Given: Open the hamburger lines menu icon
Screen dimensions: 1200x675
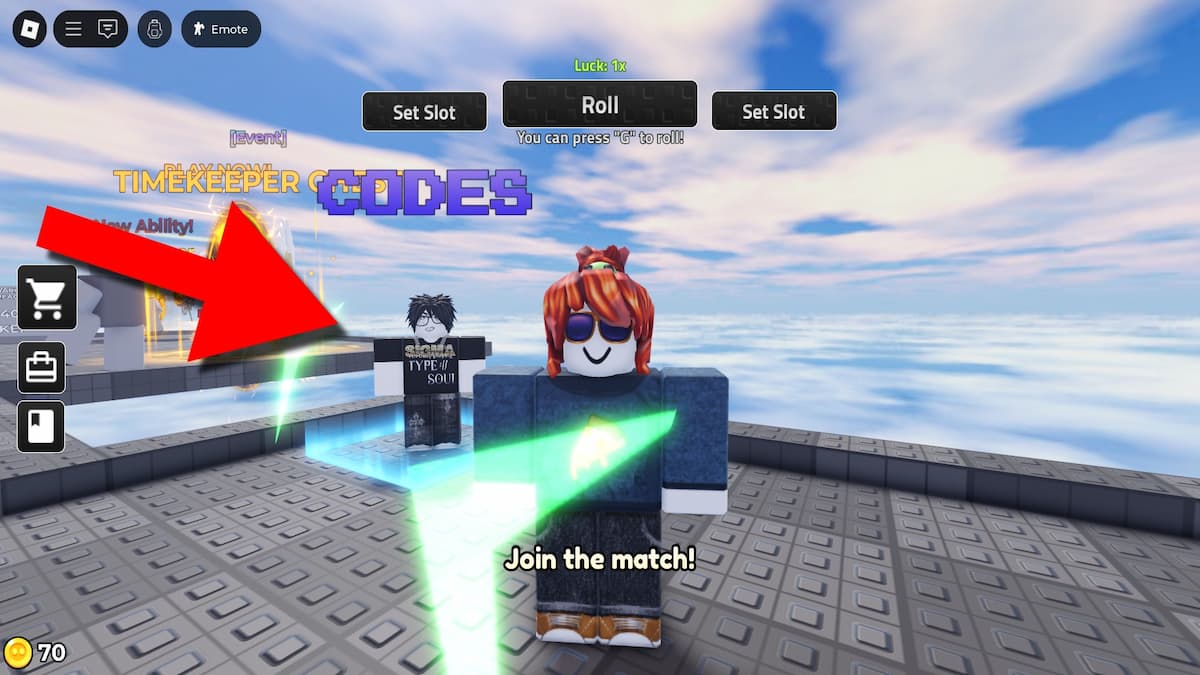Looking at the screenshot, I should pyautogui.click(x=74, y=29).
